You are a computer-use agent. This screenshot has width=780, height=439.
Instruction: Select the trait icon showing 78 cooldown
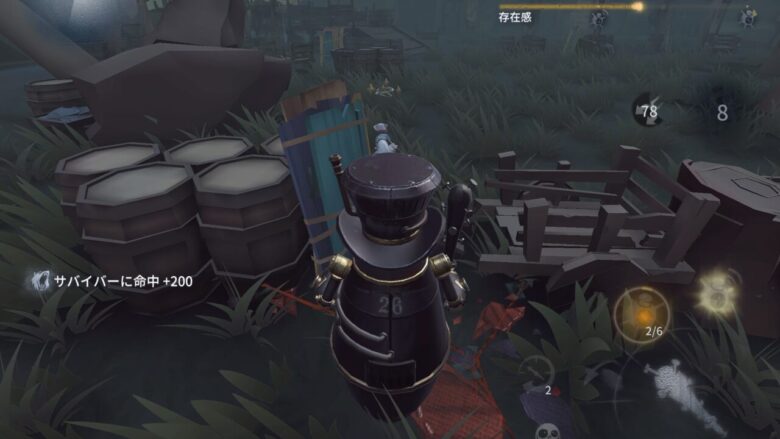click(647, 110)
